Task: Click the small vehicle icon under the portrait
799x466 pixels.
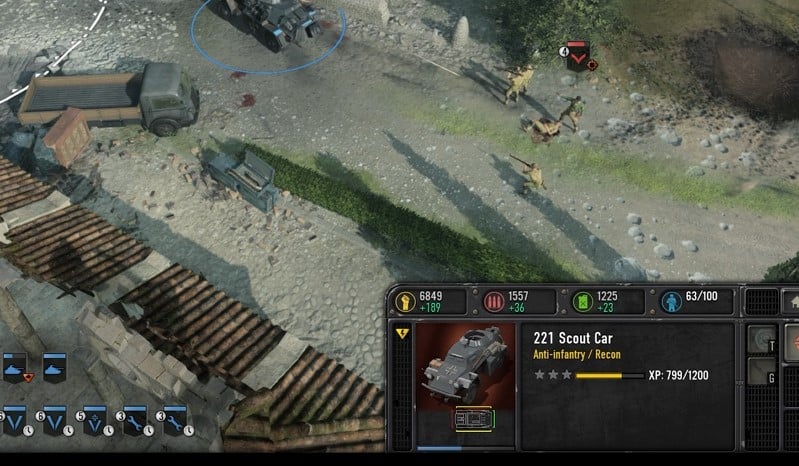Action: [x=469, y=420]
